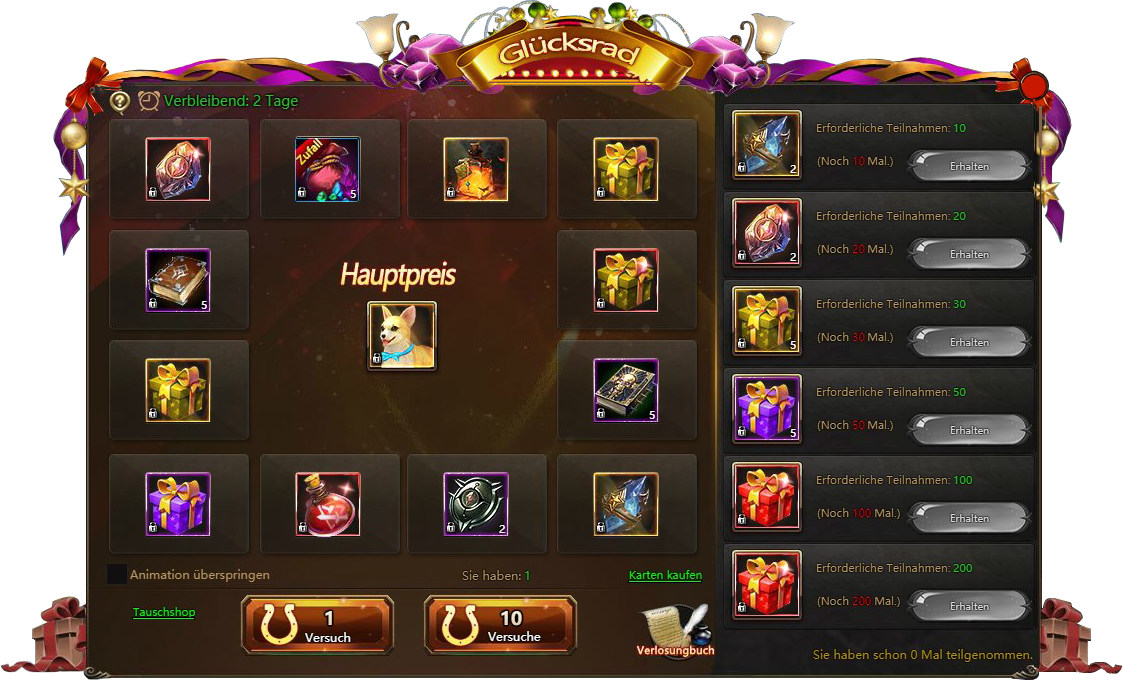This screenshot has width=1123, height=680.
Task: Claim reward for 30 Teilnahmen
Action: 968,342
